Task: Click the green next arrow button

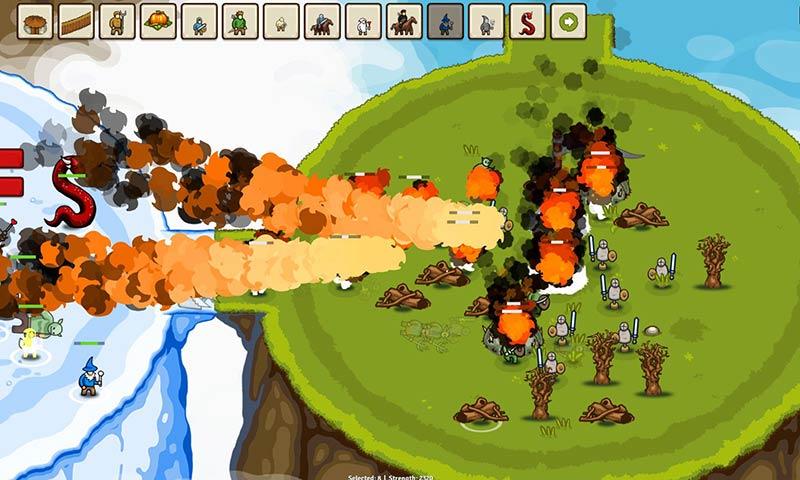Action: tap(568, 21)
